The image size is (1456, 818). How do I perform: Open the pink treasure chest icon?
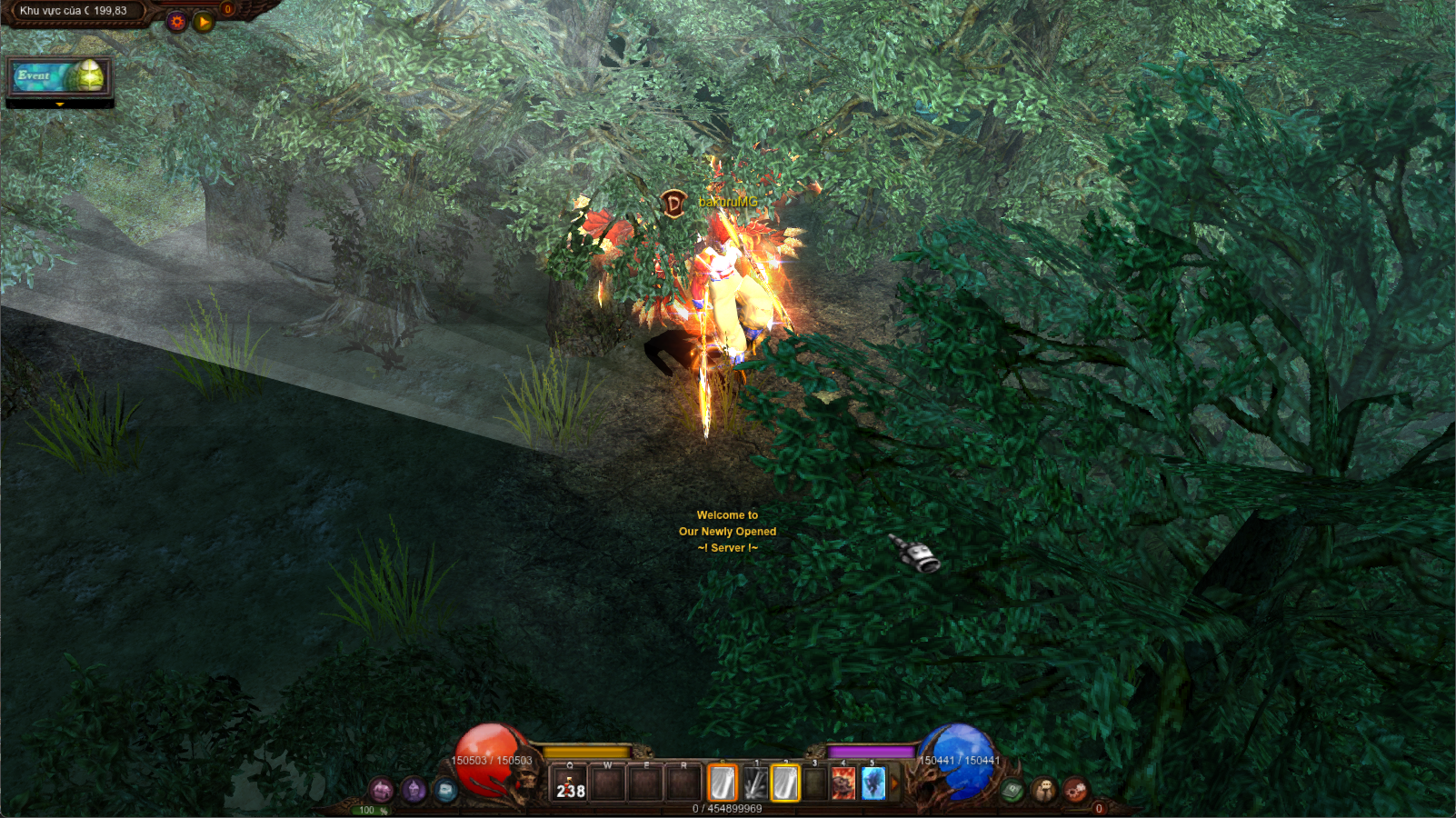click(x=382, y=790)
